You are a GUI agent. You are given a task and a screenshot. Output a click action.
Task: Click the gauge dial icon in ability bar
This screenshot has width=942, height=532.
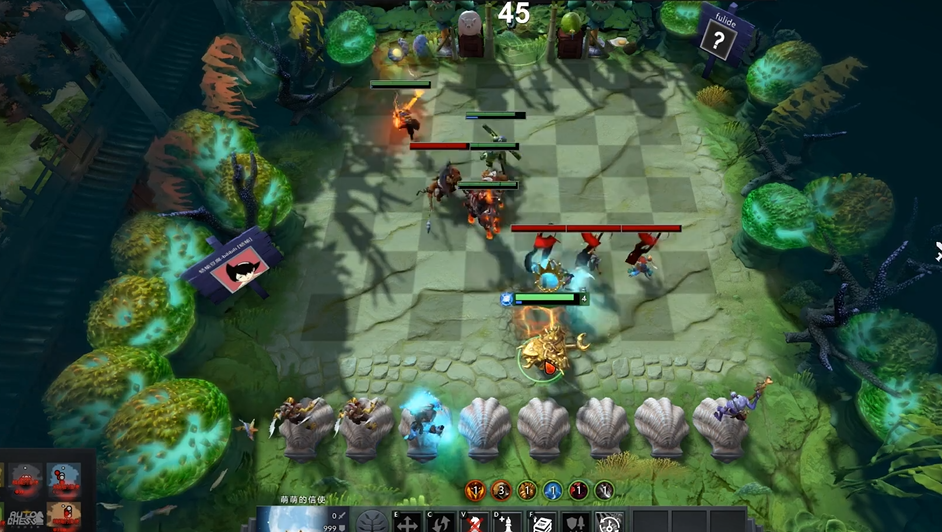tap(609, 522)
